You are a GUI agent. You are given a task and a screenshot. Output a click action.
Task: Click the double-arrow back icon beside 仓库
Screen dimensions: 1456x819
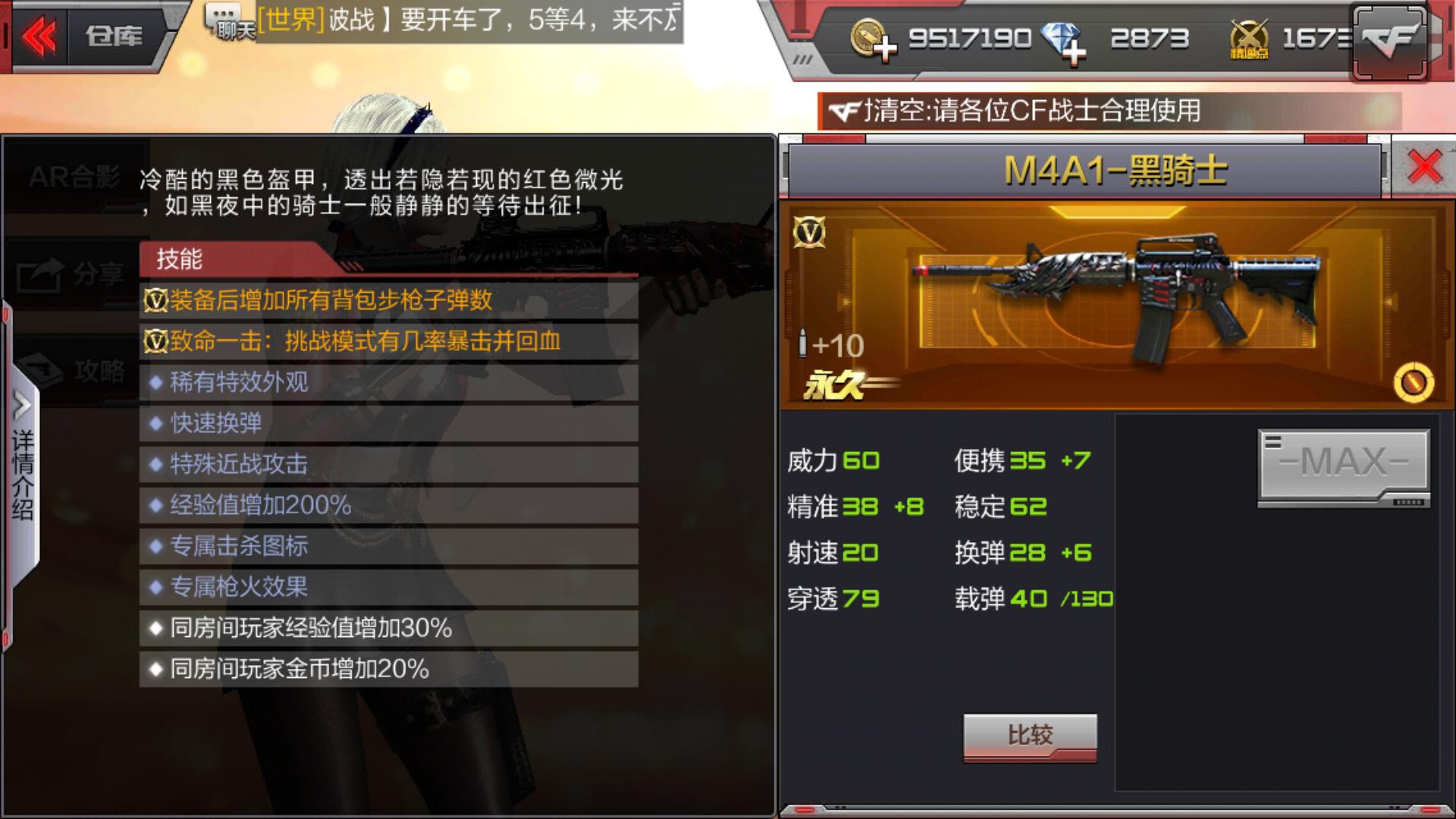tap(42, 36)
